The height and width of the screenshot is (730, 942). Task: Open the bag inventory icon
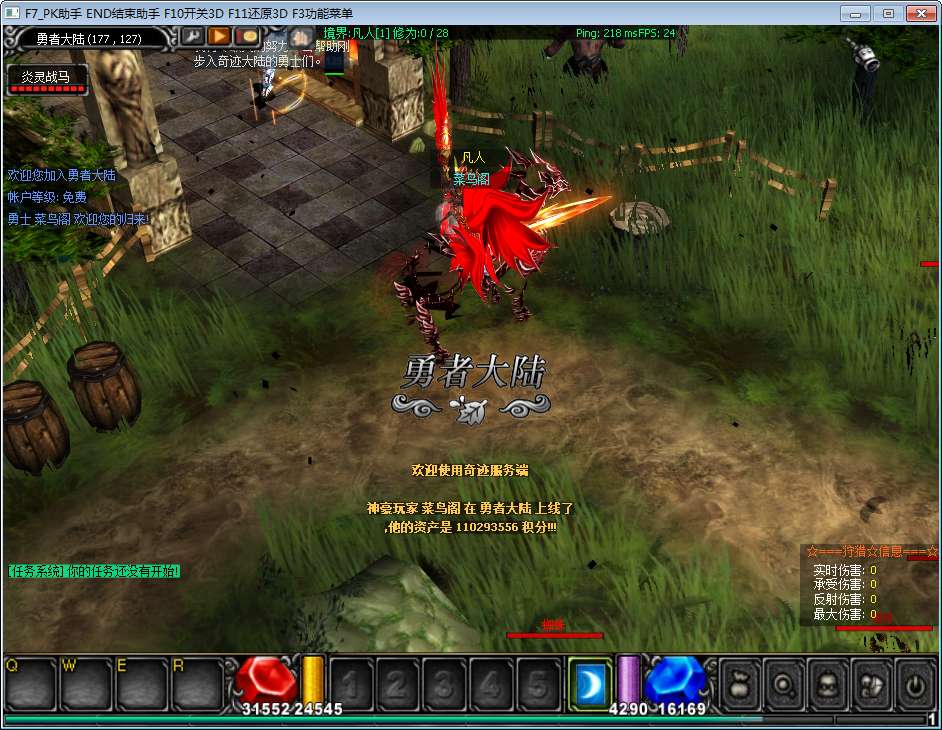click(739, 684)
